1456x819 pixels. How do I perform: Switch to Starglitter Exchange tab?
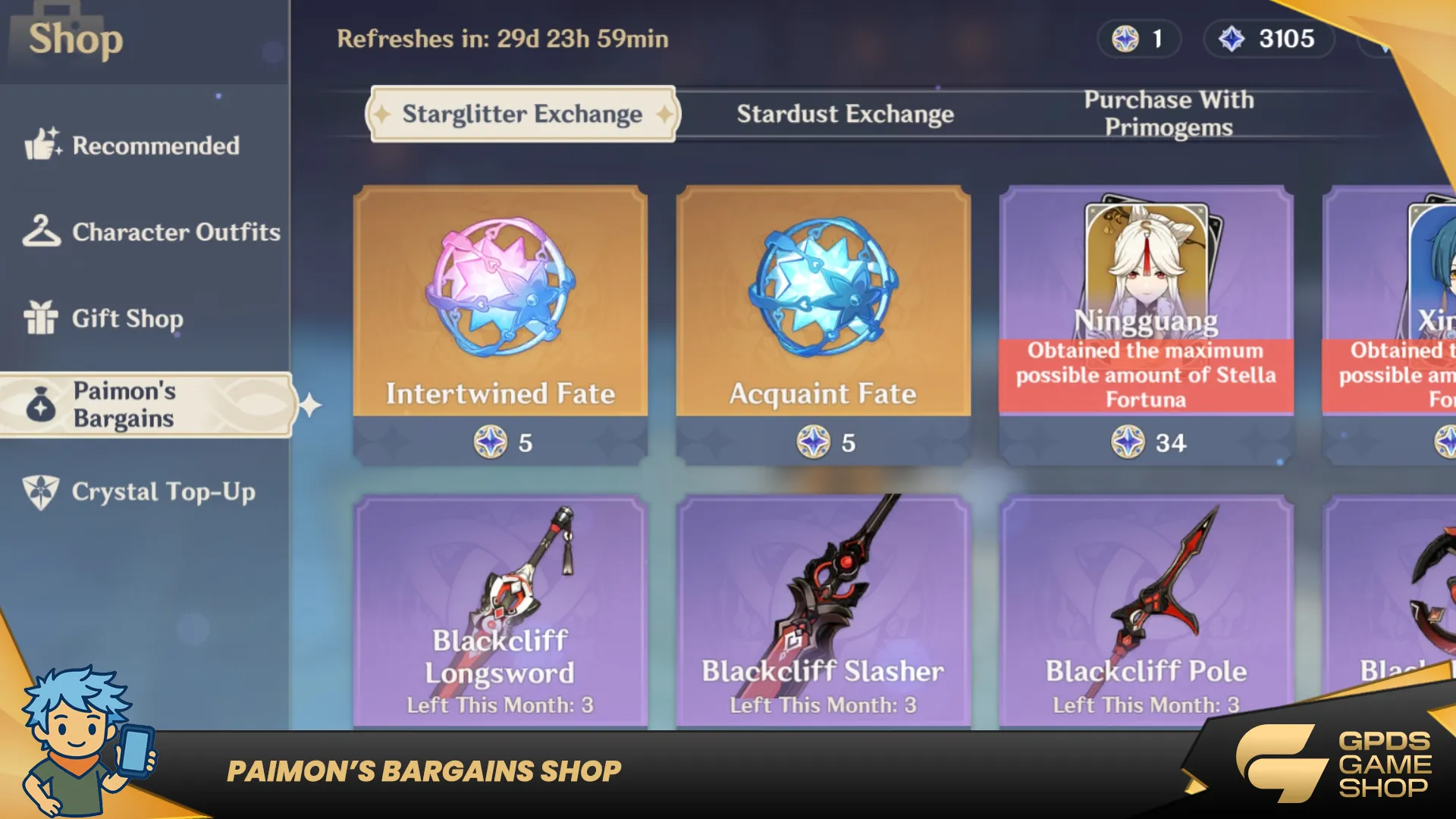(x=522, y=114)
